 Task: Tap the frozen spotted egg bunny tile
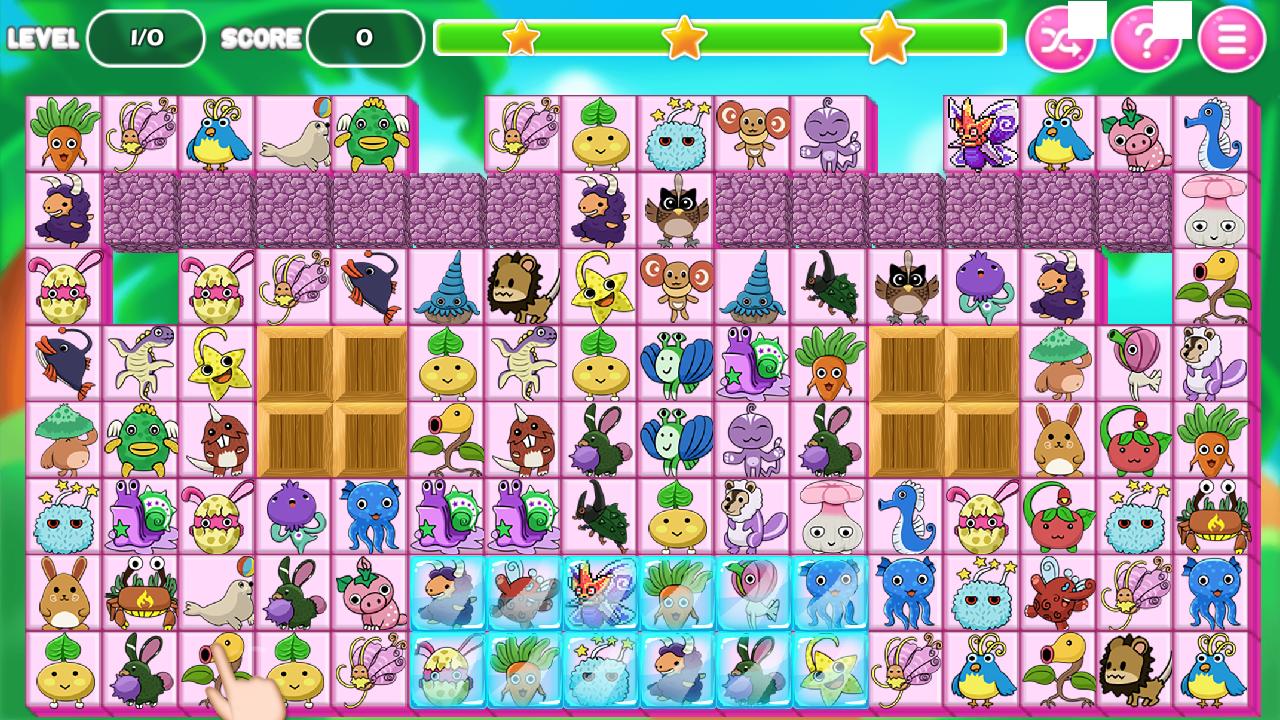click(x=447, y=669)
